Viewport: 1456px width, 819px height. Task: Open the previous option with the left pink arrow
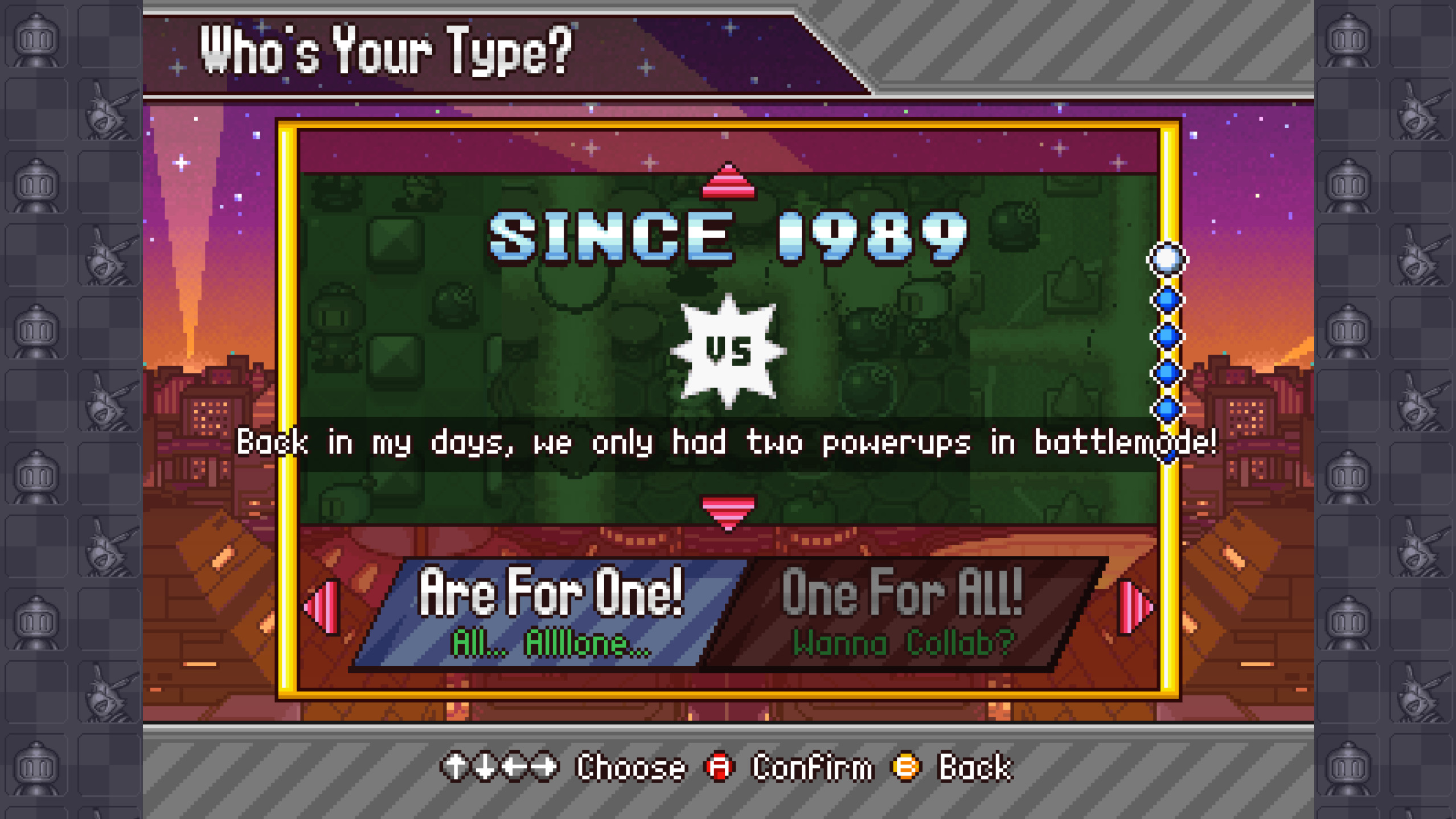pyautogui.click(x=319, y=606)
